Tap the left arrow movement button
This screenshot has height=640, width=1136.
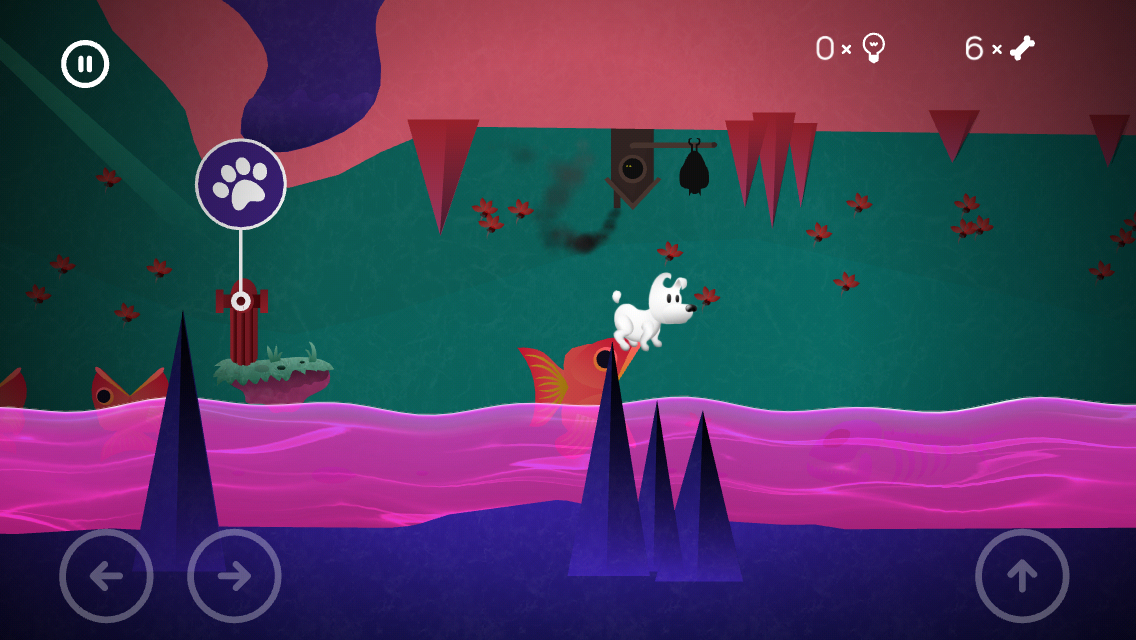[106, 576]
